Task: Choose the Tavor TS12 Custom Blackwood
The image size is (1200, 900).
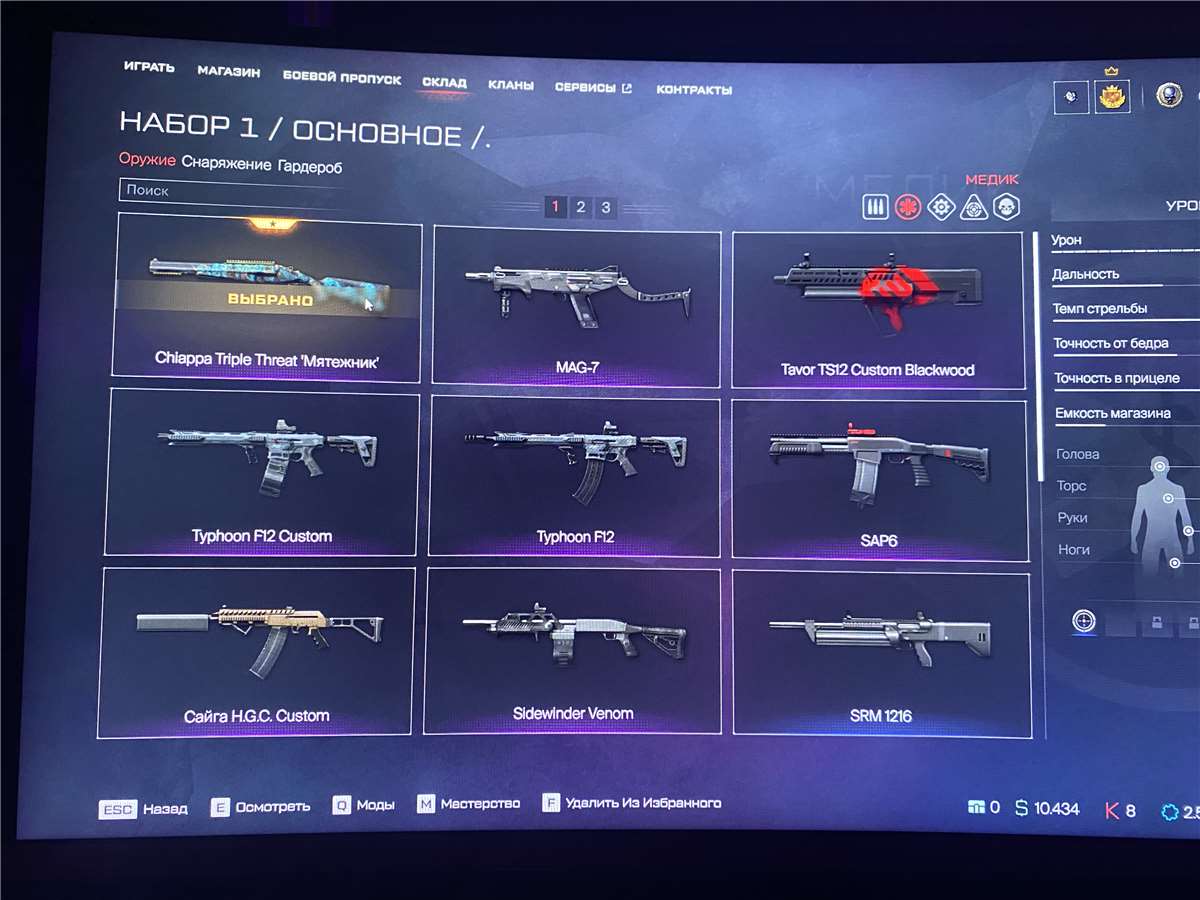Action: (878, 310)
